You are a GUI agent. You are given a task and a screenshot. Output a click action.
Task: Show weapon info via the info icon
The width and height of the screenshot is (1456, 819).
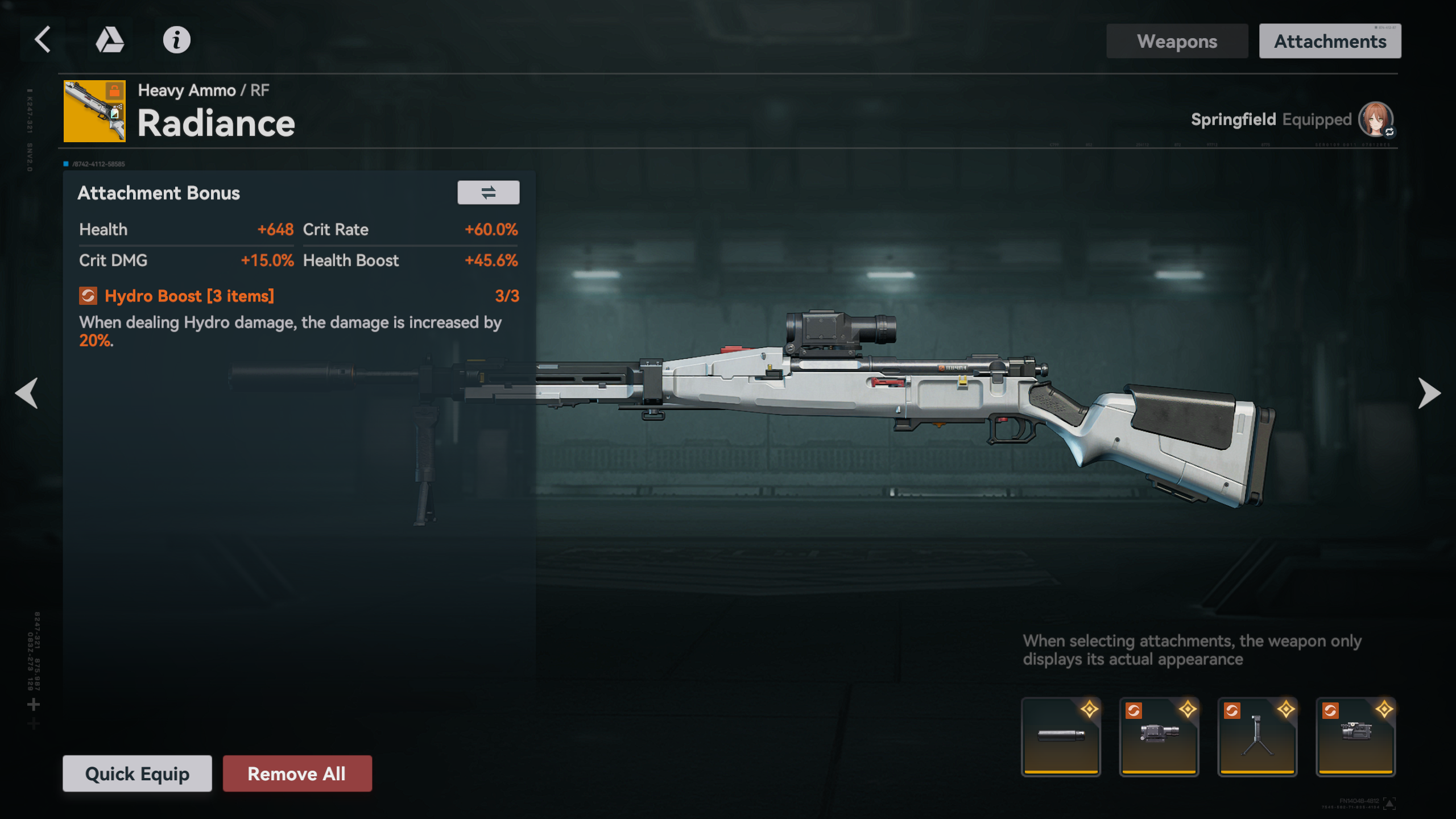(176, 40)
